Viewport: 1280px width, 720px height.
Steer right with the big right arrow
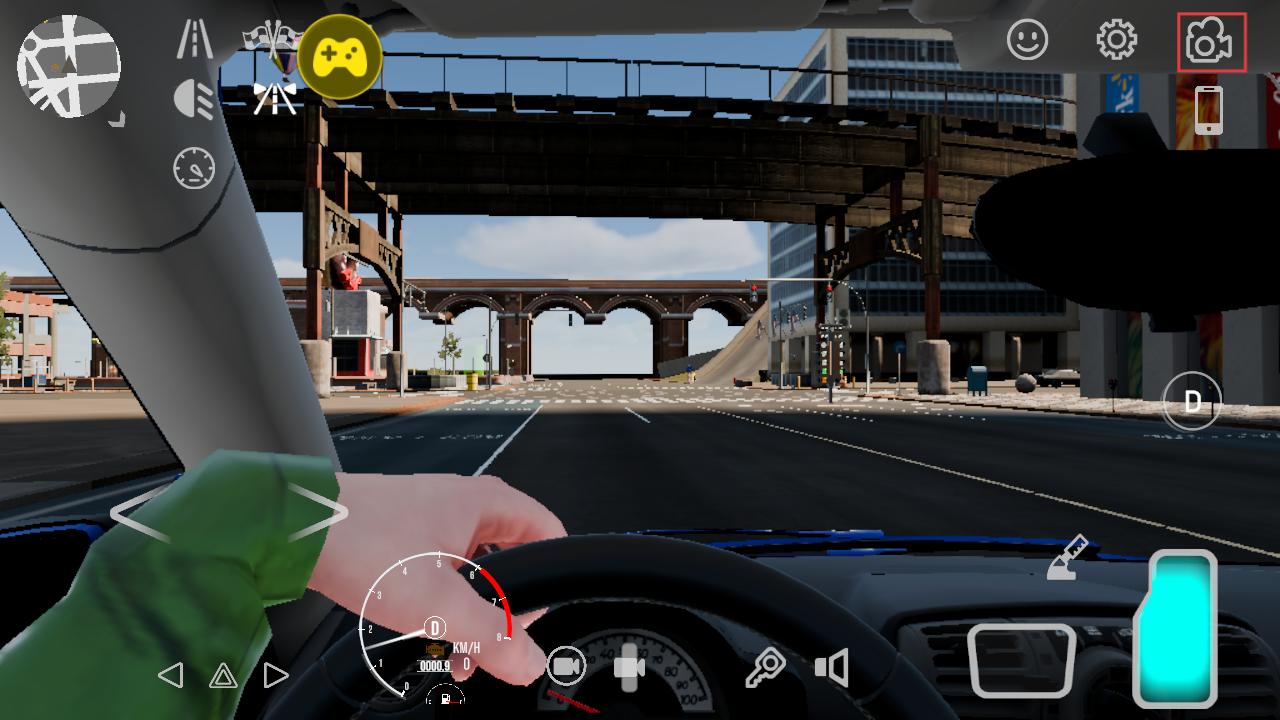pyautogui.click(x=318, y=513)
